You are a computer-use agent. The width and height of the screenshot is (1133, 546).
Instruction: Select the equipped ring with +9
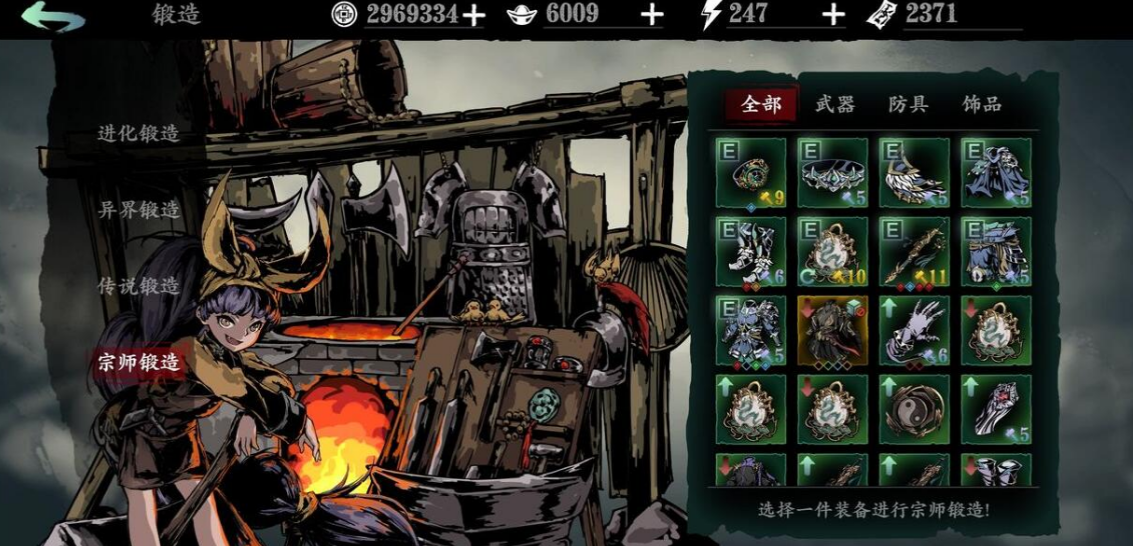coord(750,173)
